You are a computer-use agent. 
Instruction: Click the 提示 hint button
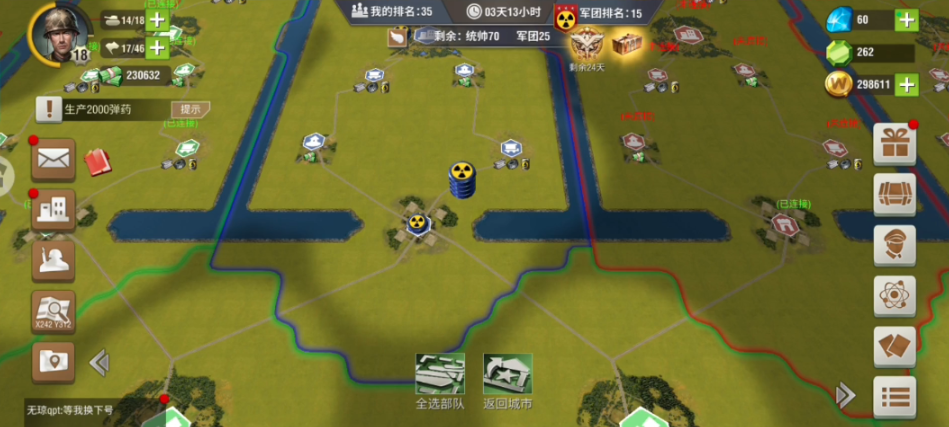[189, 109]
